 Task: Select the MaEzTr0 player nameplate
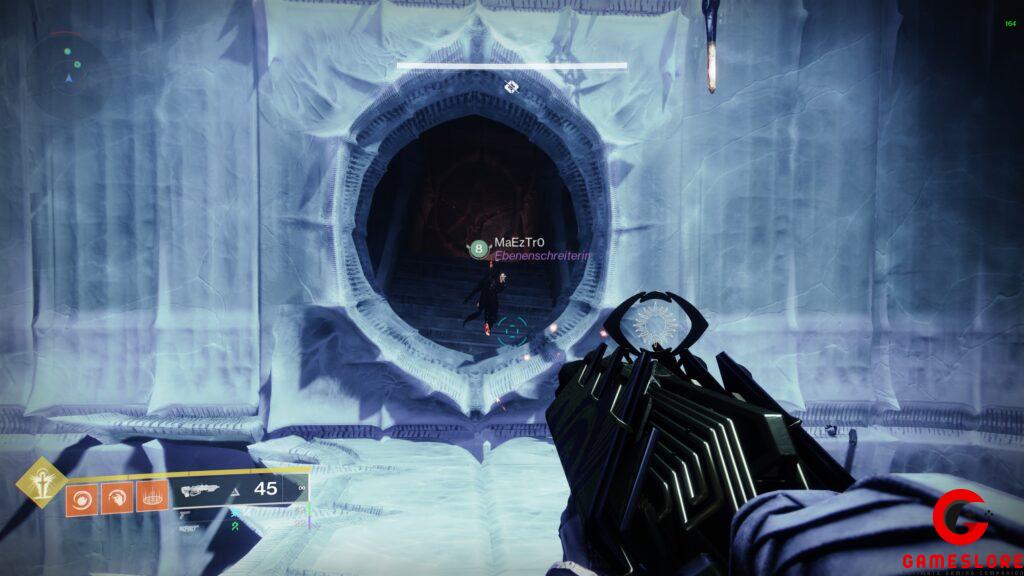519,244
